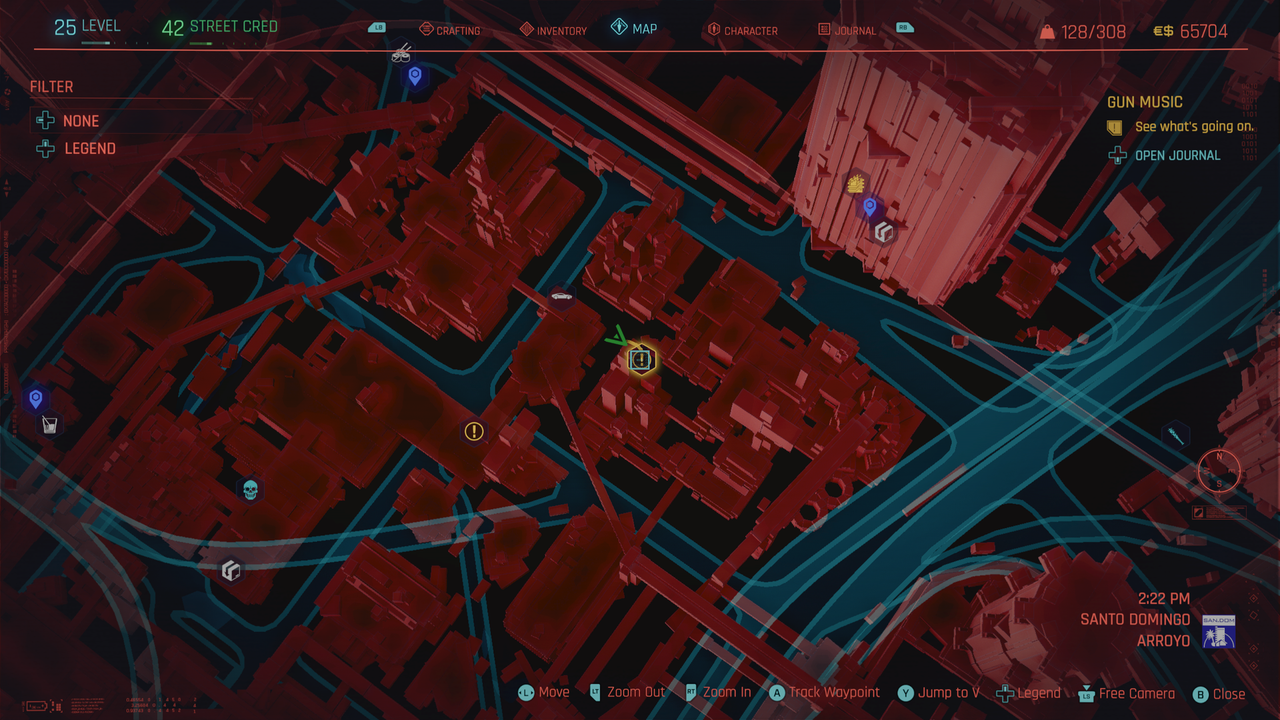Select the spiked bat melee marker
Screen dimensions: 1280x720
(1175, 435)
